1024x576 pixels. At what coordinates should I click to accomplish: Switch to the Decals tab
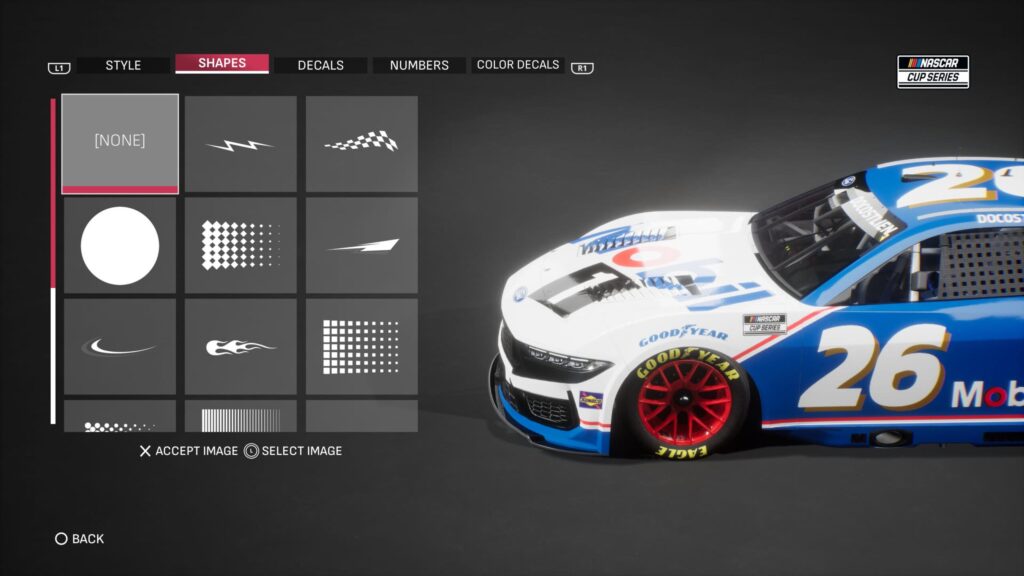pyautogui.click(x=320, y=65)
